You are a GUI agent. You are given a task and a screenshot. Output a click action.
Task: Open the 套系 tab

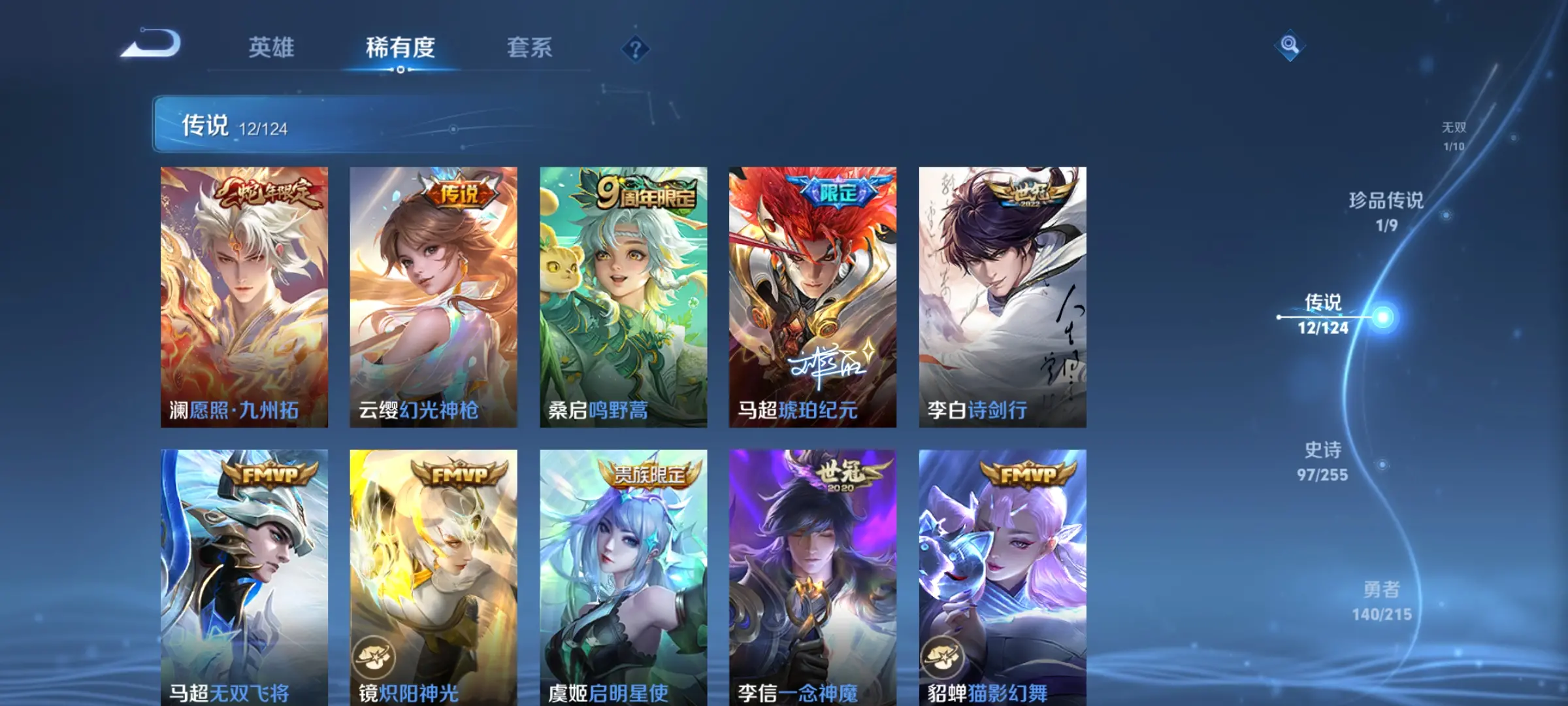tap(529, 48)
